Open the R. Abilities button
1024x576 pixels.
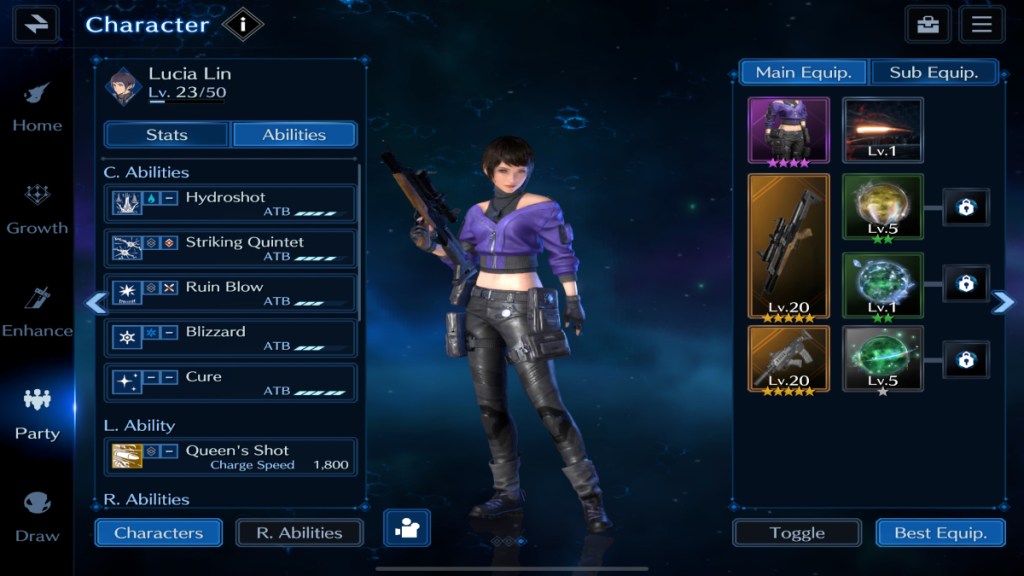pyautogui.click(x=299, y=533)
